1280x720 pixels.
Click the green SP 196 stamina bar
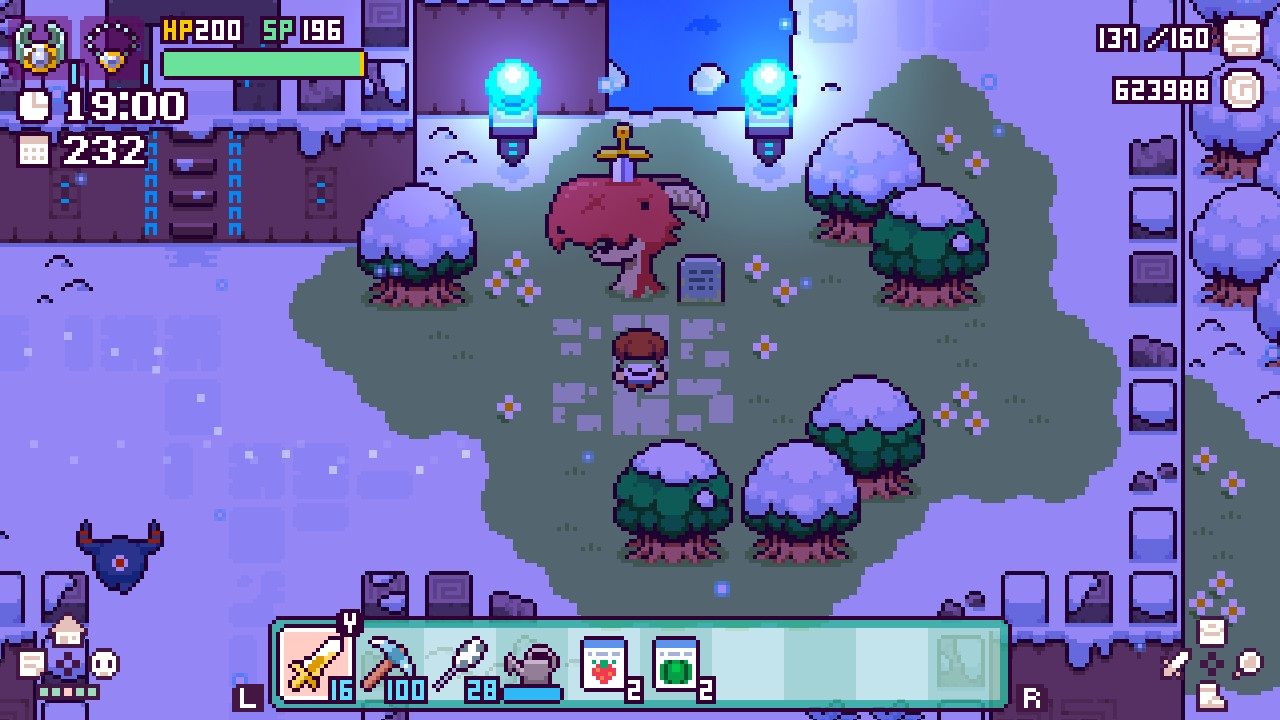[263, 63]
